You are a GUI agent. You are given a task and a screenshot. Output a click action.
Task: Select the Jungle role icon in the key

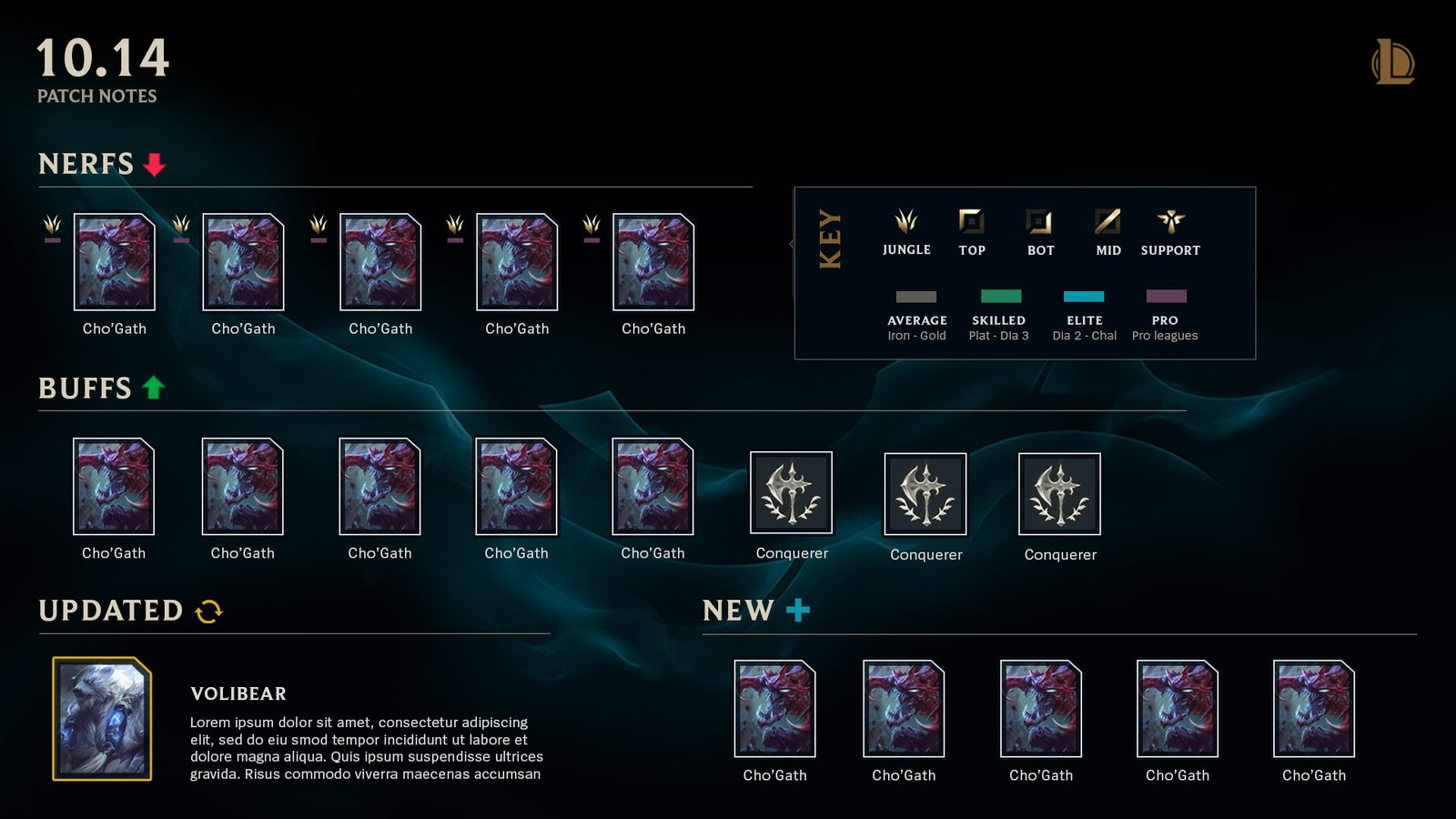[906, 221]
